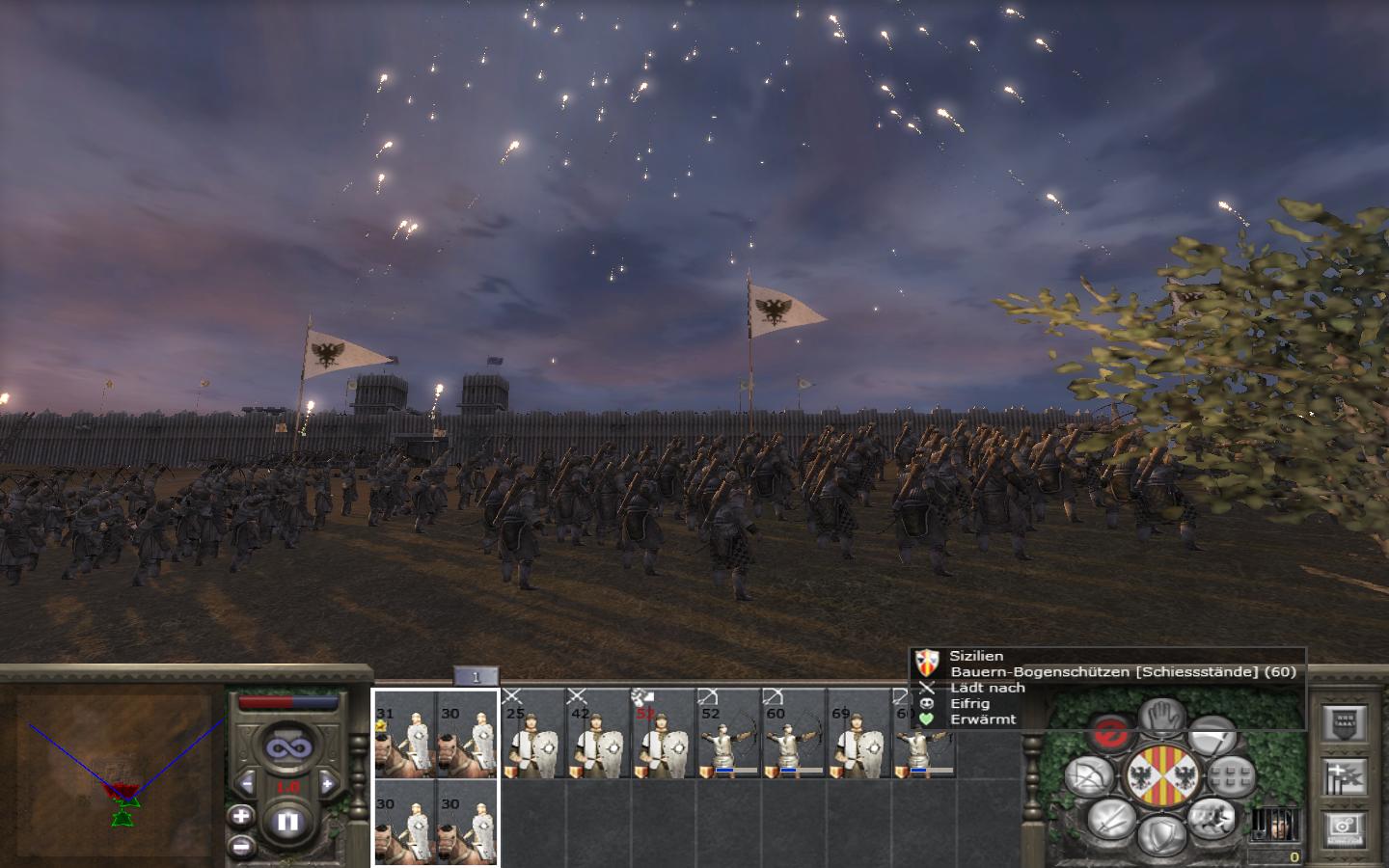Pause the battle
The height and width of the screenshot is (868, 1389).
(287, 823)
